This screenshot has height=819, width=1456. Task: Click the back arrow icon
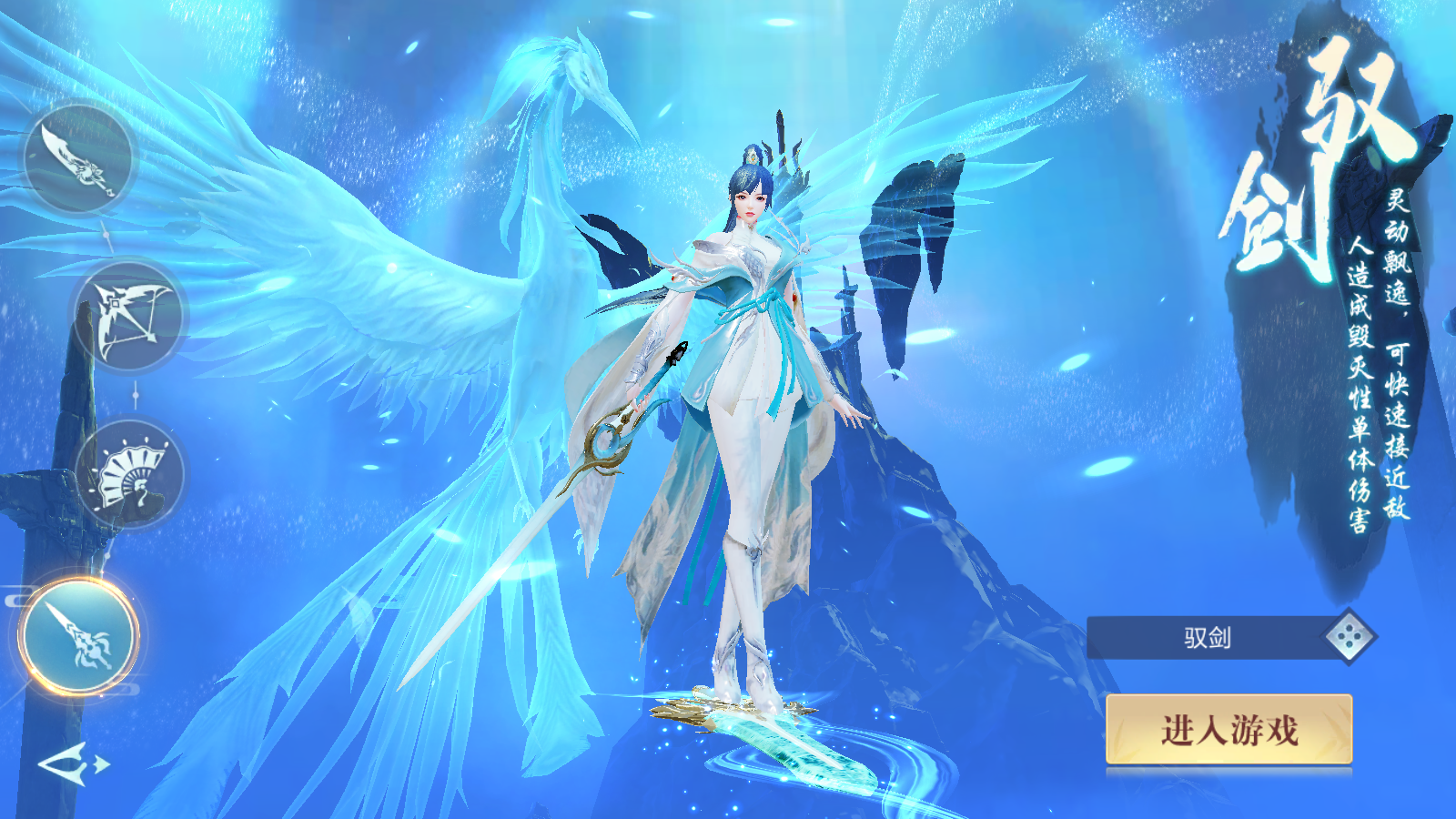click(73, 763)
